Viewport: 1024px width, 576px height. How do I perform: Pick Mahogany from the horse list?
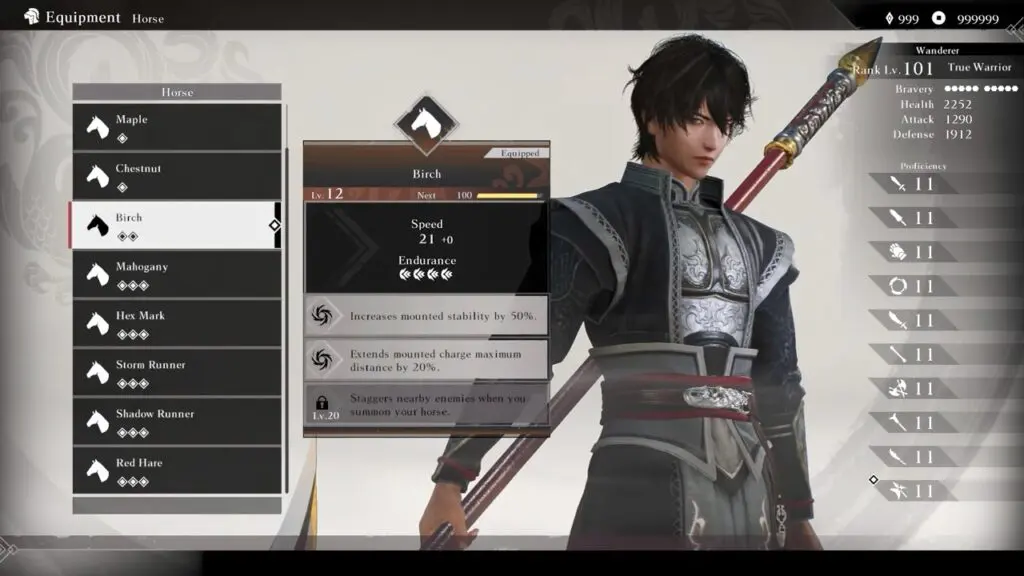(176, 274)
